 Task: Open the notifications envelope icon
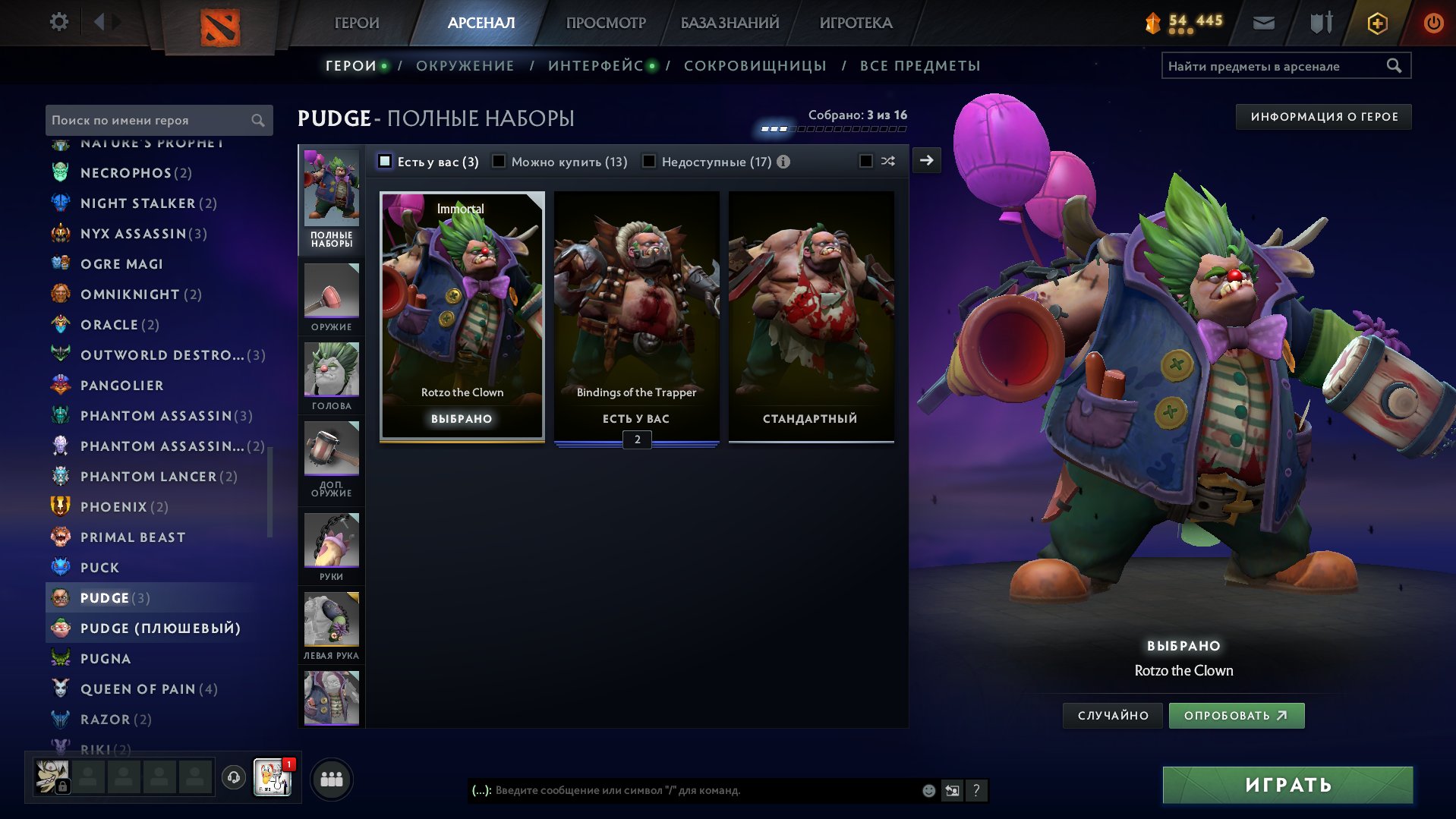1263,23
